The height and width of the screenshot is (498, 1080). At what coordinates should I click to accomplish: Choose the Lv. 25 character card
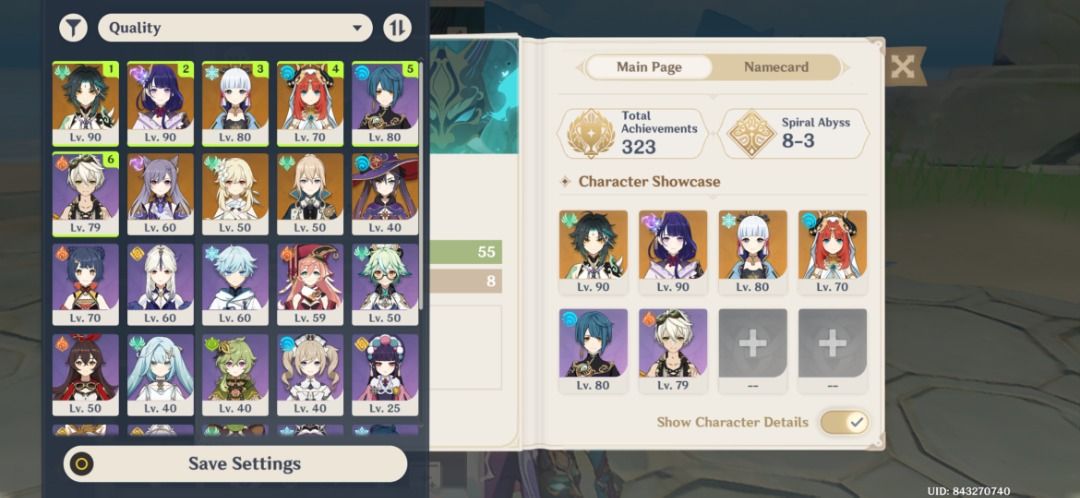pos(385,374)
